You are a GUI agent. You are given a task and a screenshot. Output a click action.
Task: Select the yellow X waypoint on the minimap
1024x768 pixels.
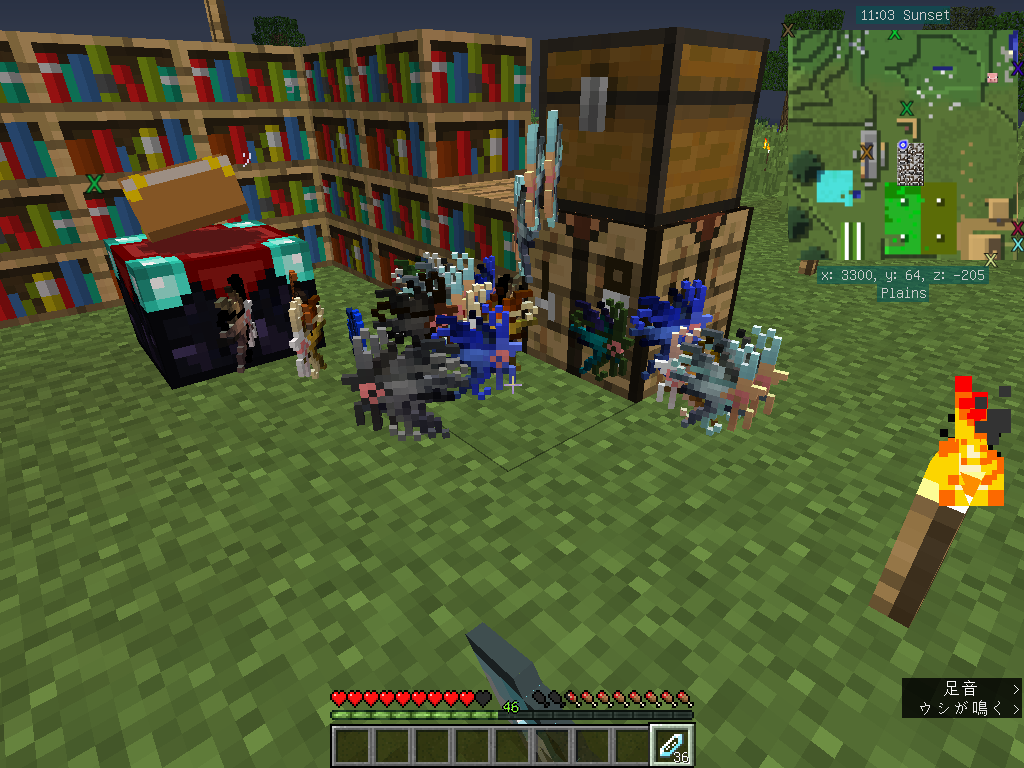[x=990, y=260]
